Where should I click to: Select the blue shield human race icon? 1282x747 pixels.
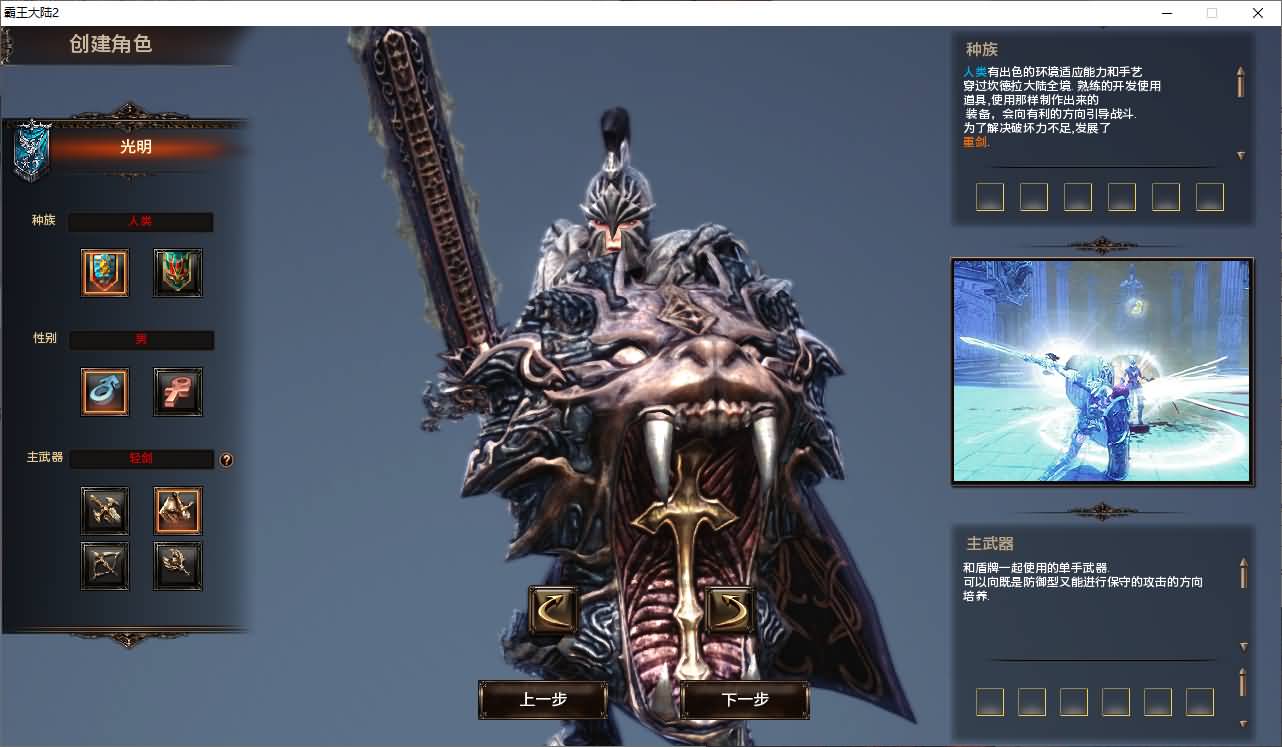tap(105, 272)
